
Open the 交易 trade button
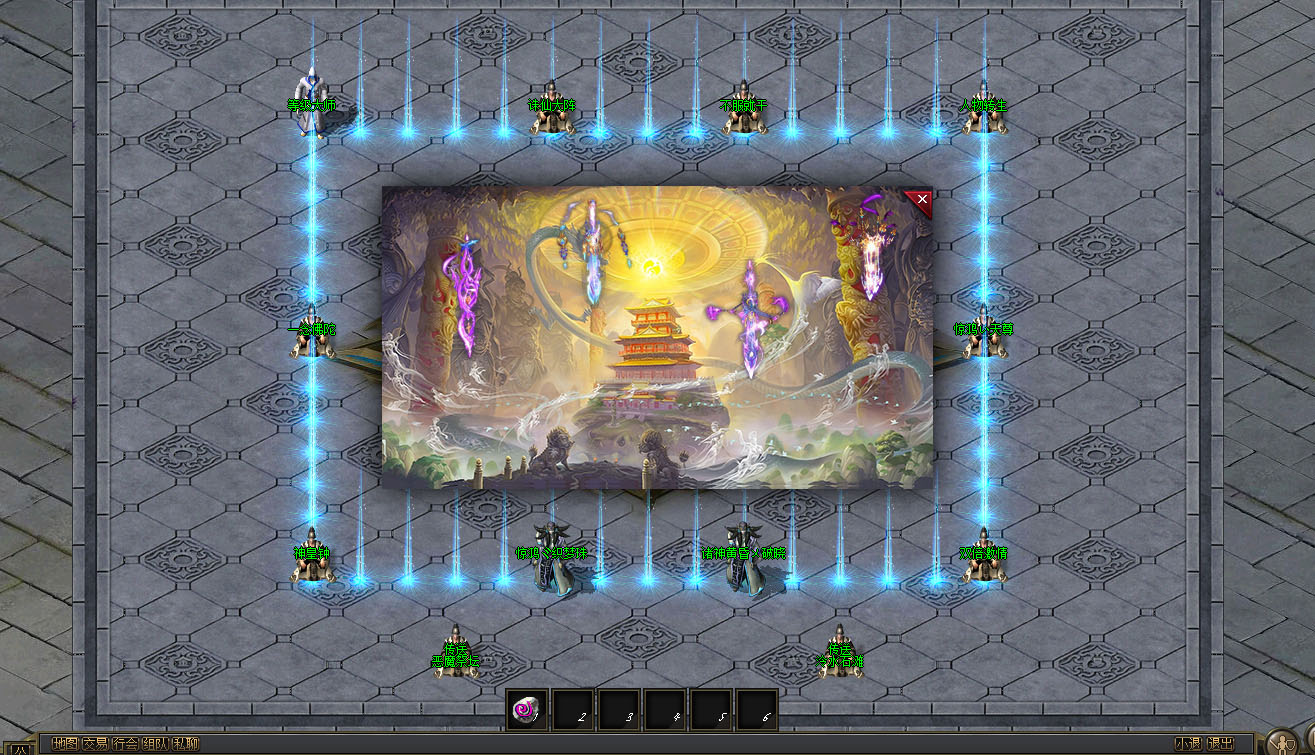click(x=95, y=744)
